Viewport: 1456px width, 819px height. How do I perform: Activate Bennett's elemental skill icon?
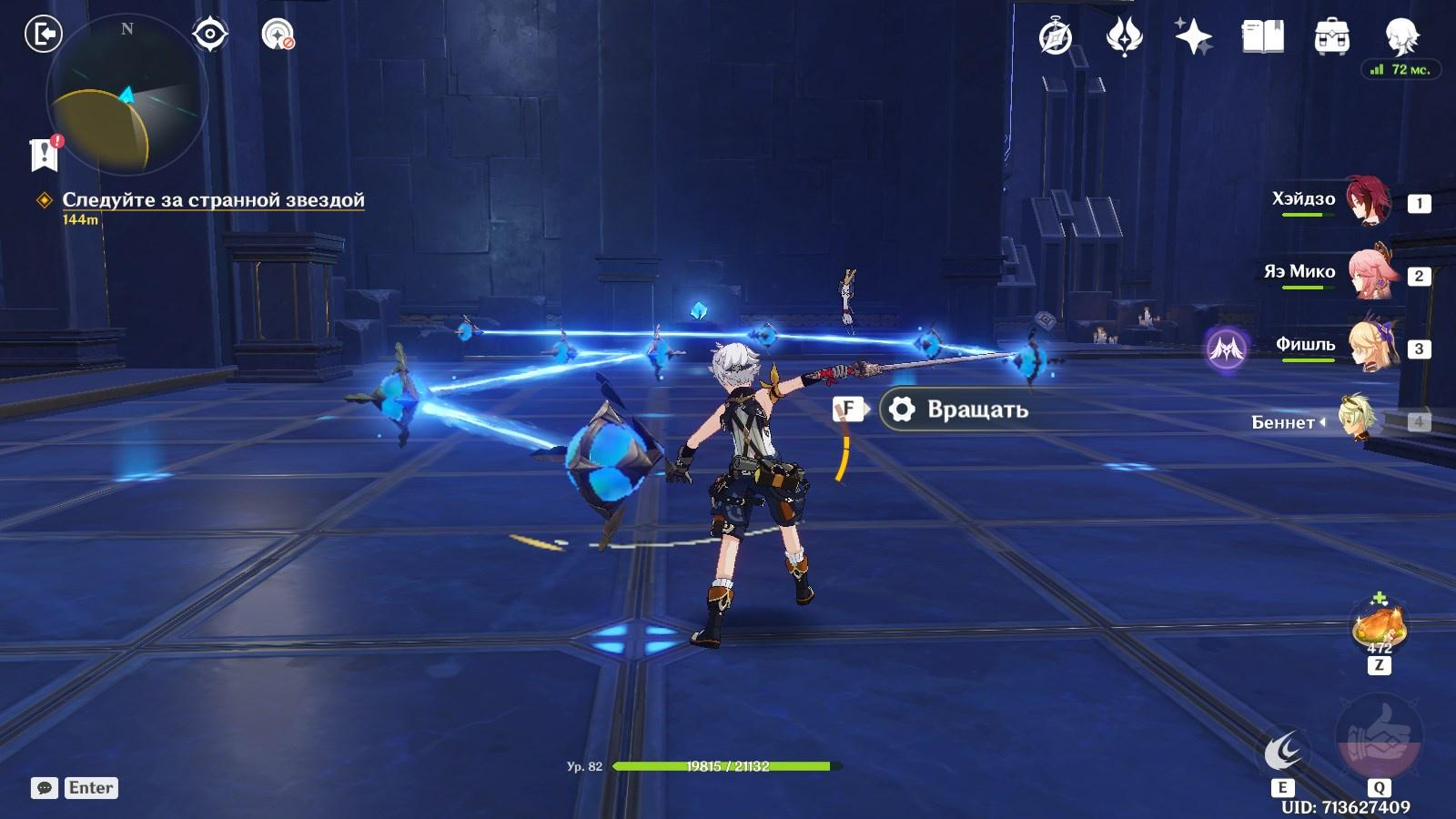(x=1283, y=753)
